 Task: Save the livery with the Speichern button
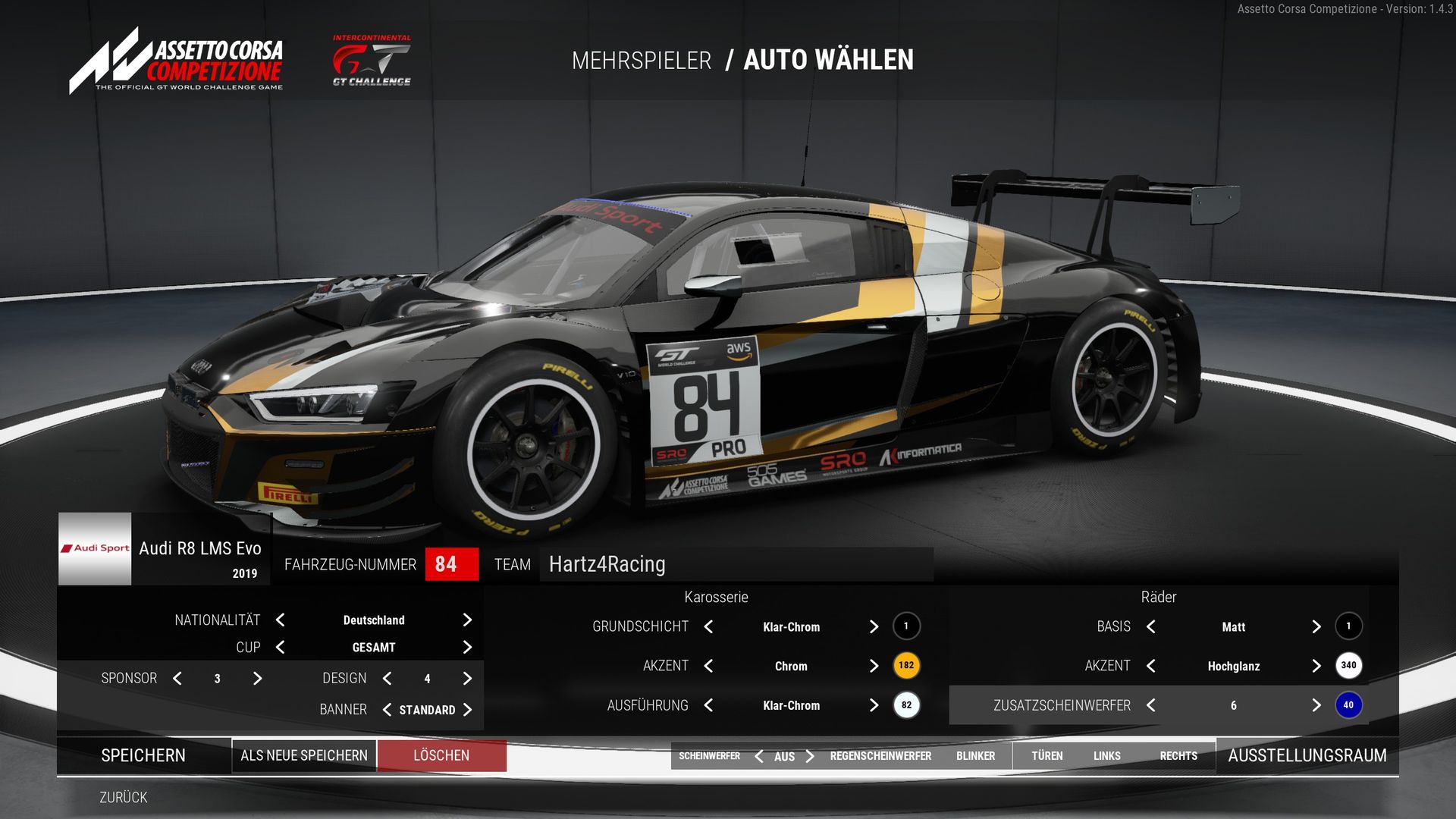(x=143, y=755)
